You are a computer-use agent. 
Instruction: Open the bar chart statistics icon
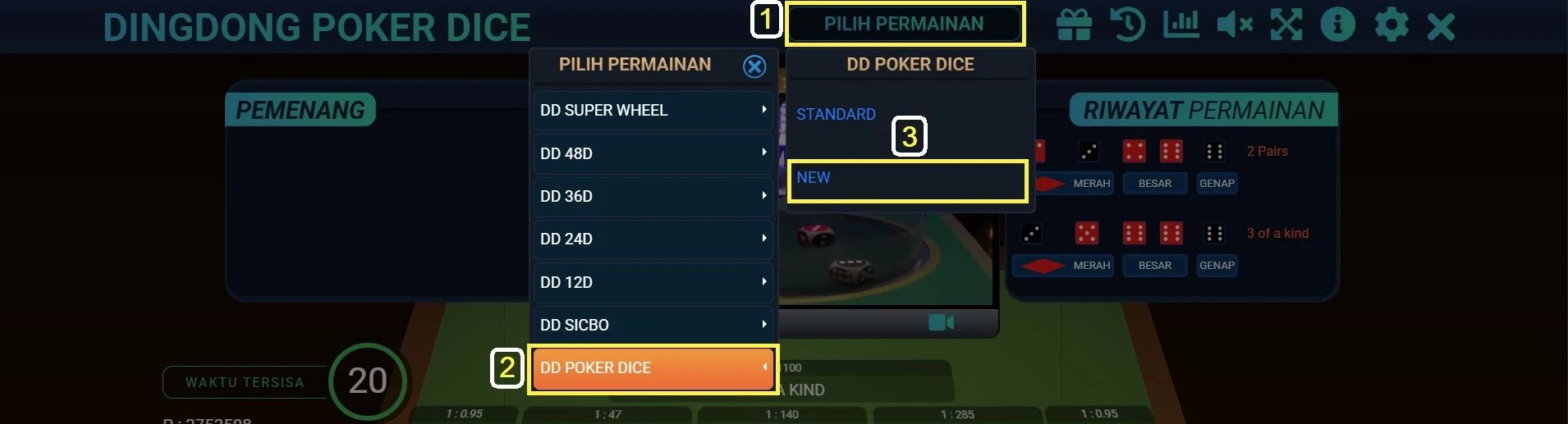tap(1181, 25)
